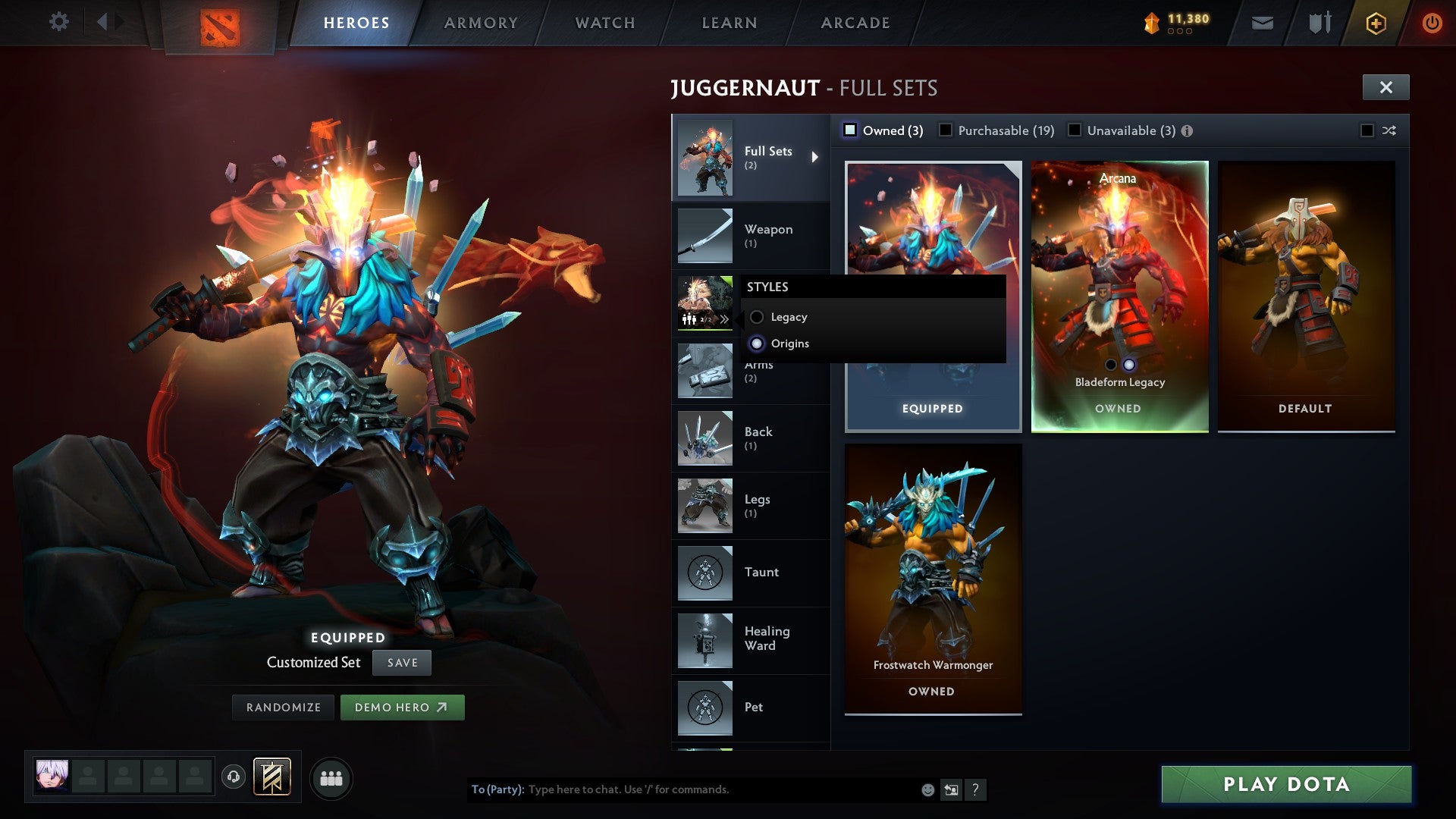
Task: Switch to the ARCADE tab
Action: [x=854, y=23]
